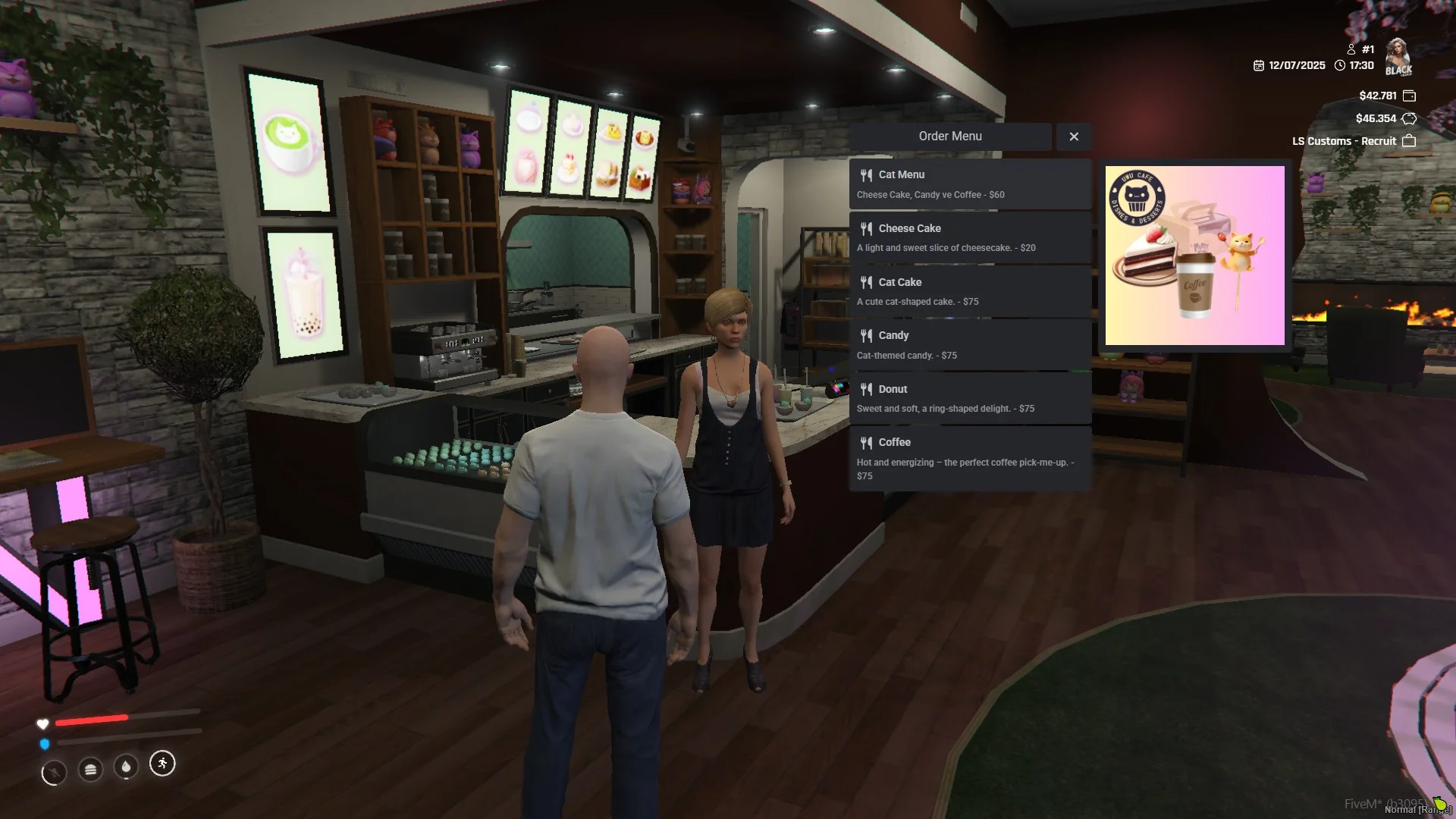Buy the Candy menu entry
Screen dimensions: 1456x819
click(969, 345)
